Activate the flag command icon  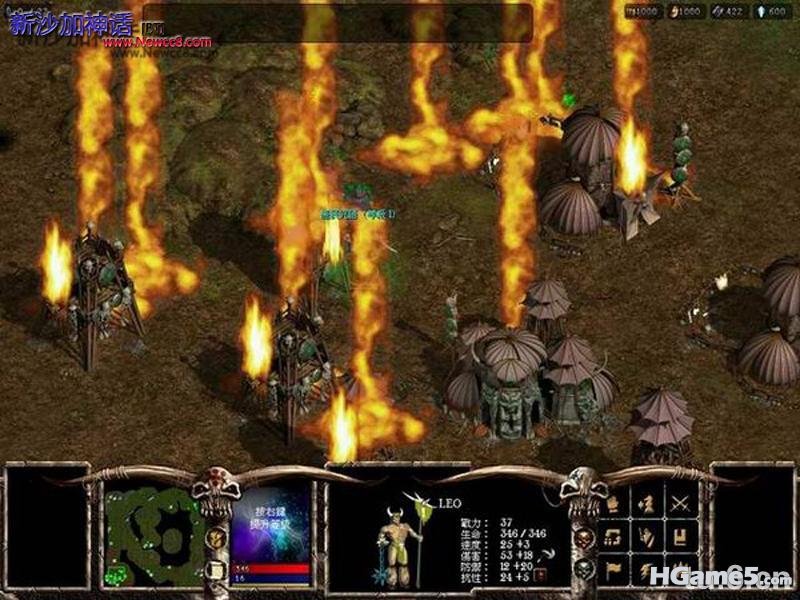pos(614,569)
